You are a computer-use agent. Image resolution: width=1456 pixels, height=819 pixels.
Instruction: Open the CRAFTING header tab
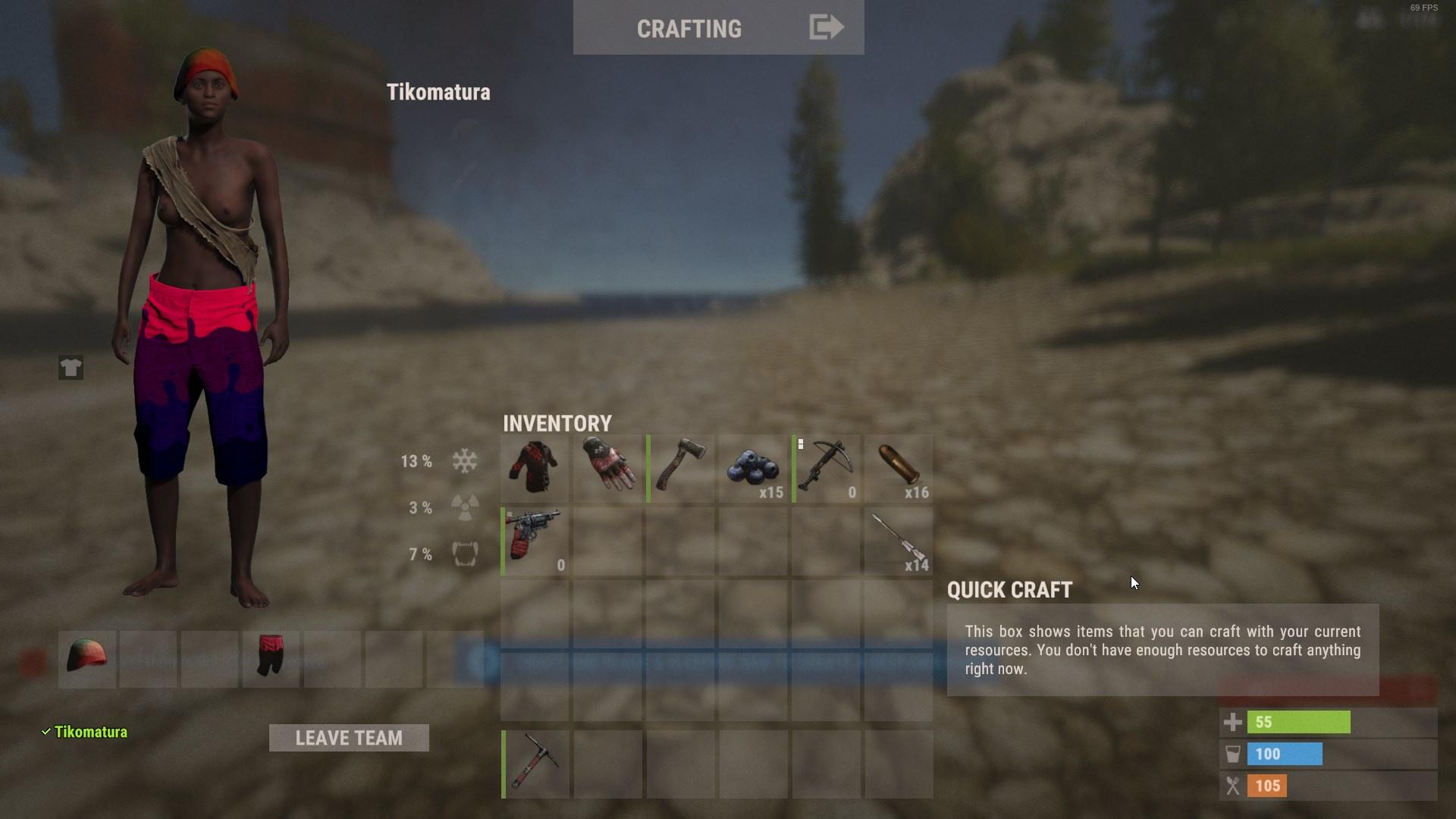coord(690,28)
